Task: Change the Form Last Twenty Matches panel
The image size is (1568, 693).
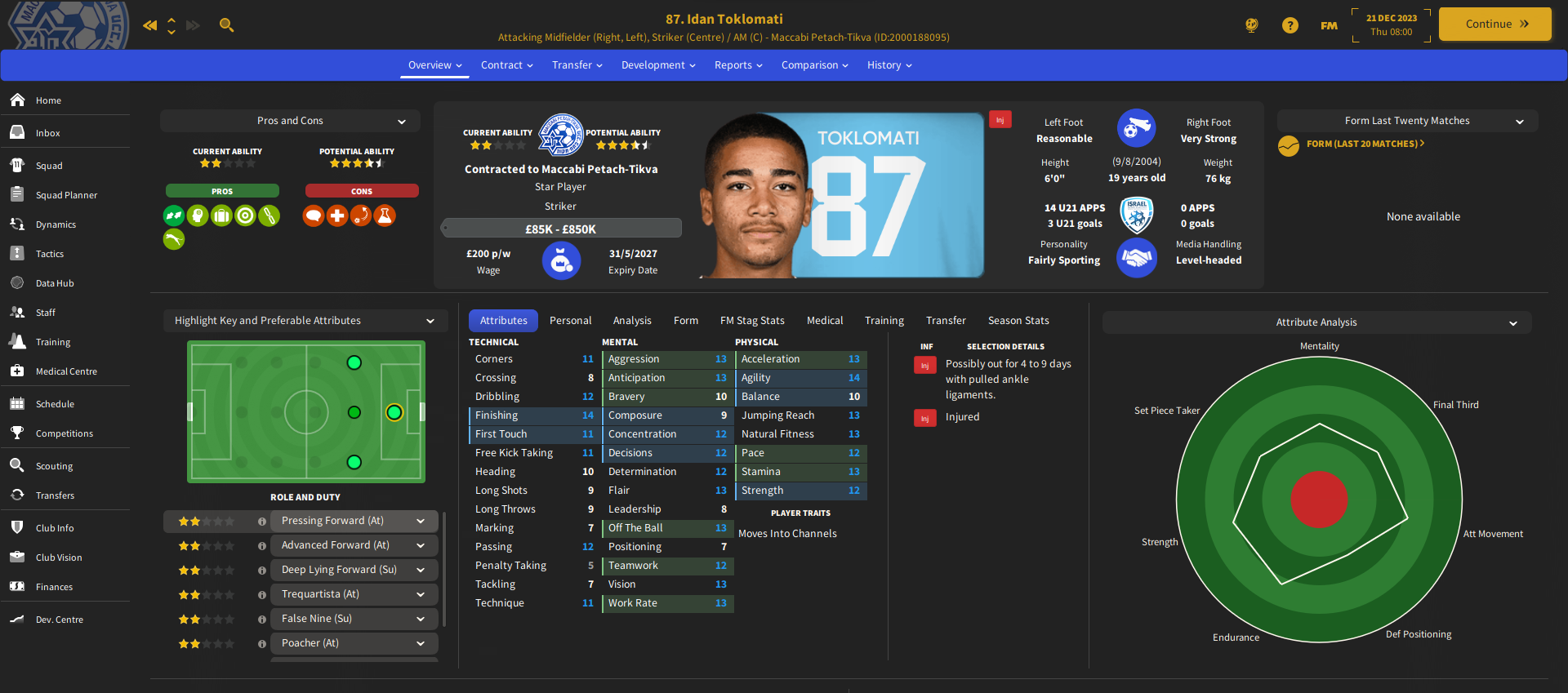Action: coord(1407,121)
